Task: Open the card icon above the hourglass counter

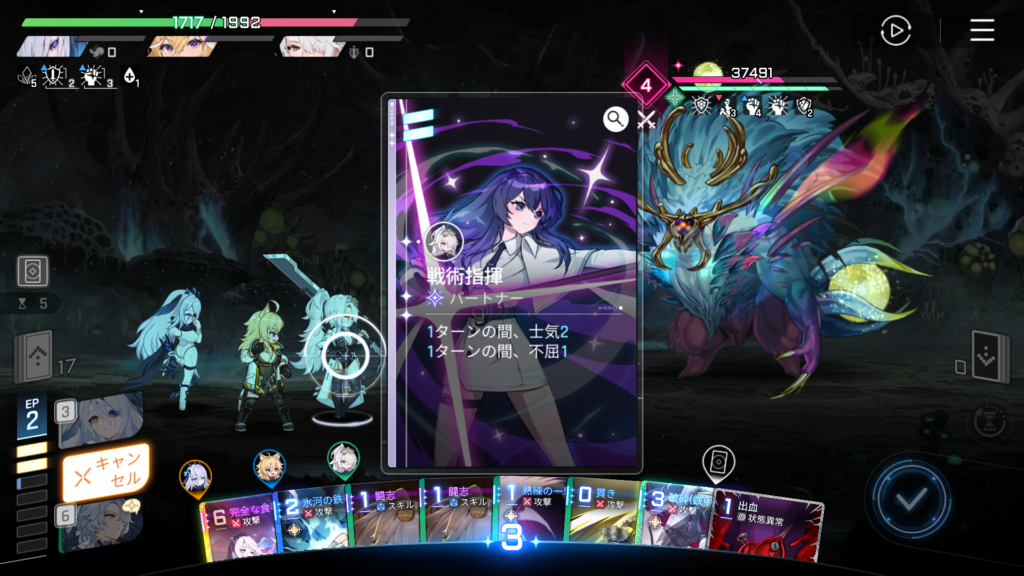Action: pyautogui.click(x=33, y=271)
